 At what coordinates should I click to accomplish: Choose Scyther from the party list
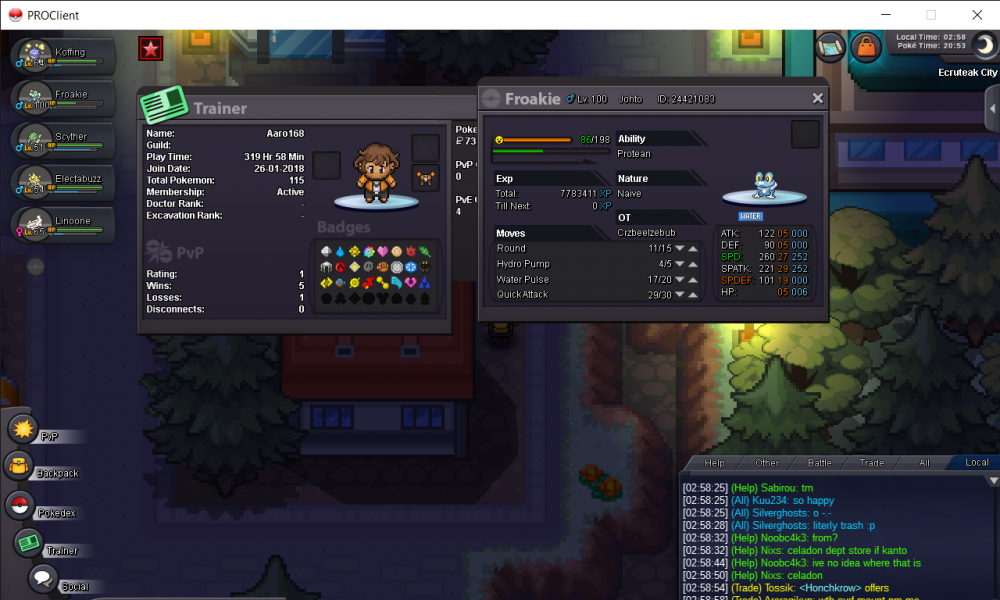(x=58, y=138)
